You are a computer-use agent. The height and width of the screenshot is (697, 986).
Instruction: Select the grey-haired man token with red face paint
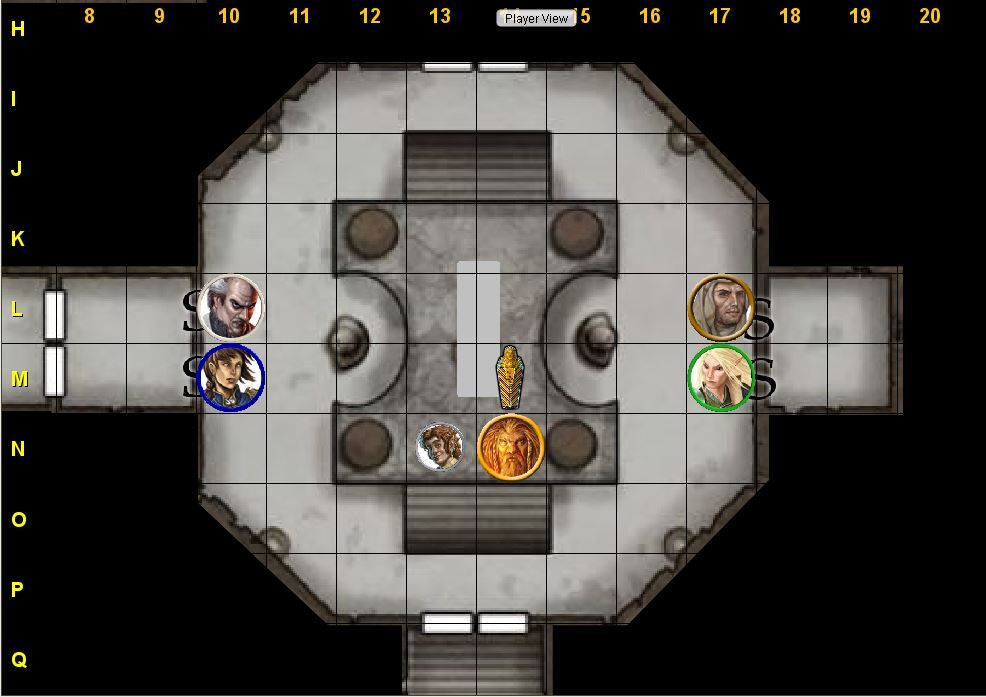tap(231, 307)
